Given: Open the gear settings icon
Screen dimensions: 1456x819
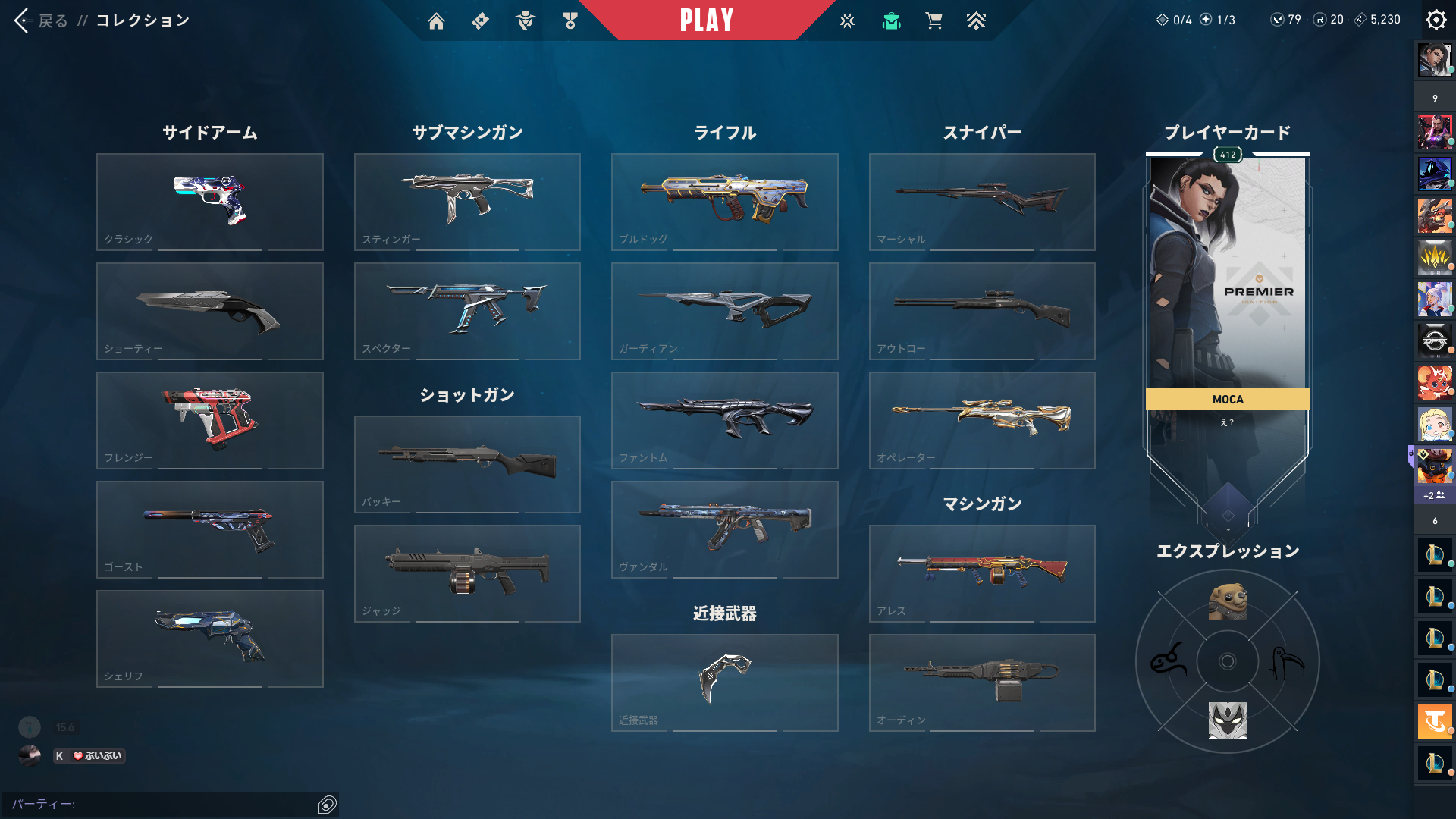Looking at the screenshot, I should point(1436,20).
